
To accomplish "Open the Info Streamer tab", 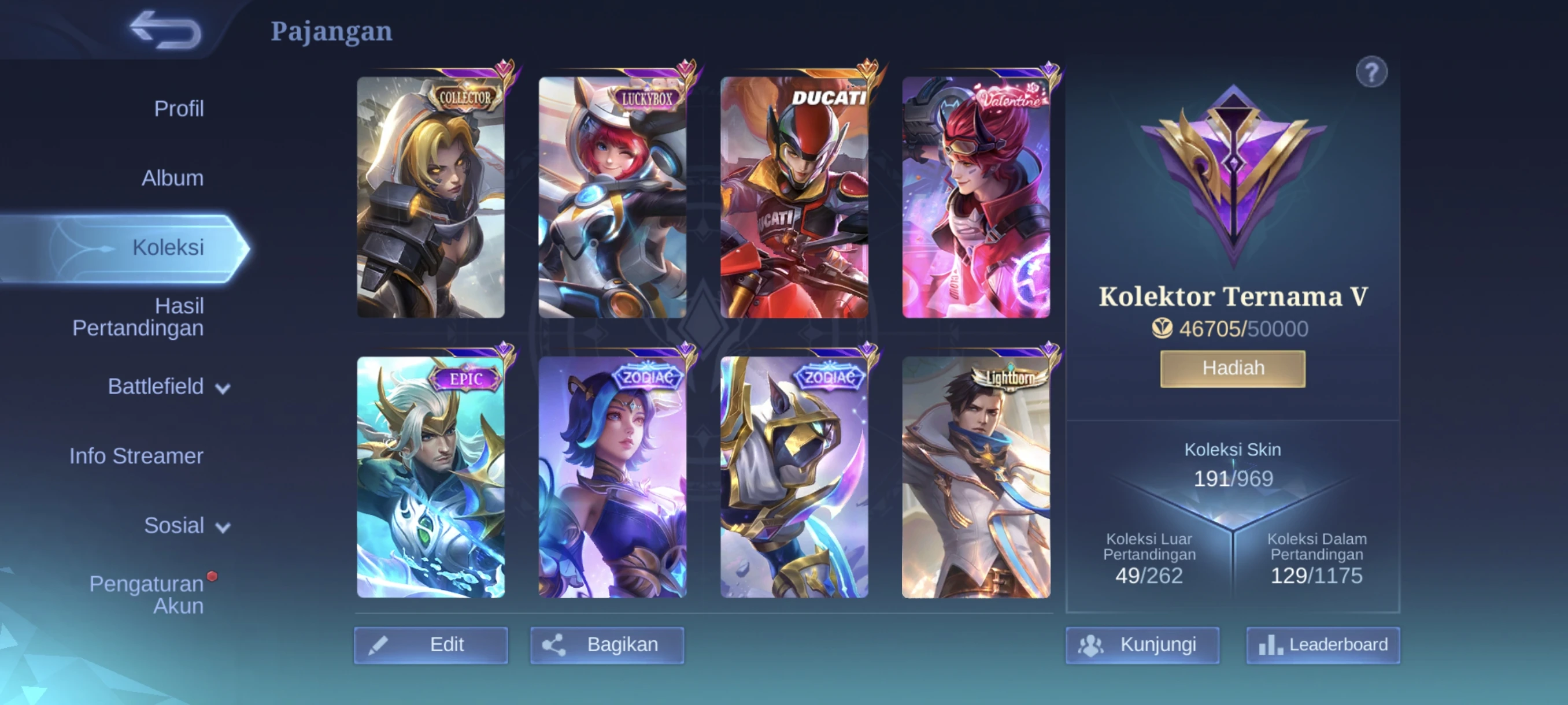I will click(x=136, y=456).
